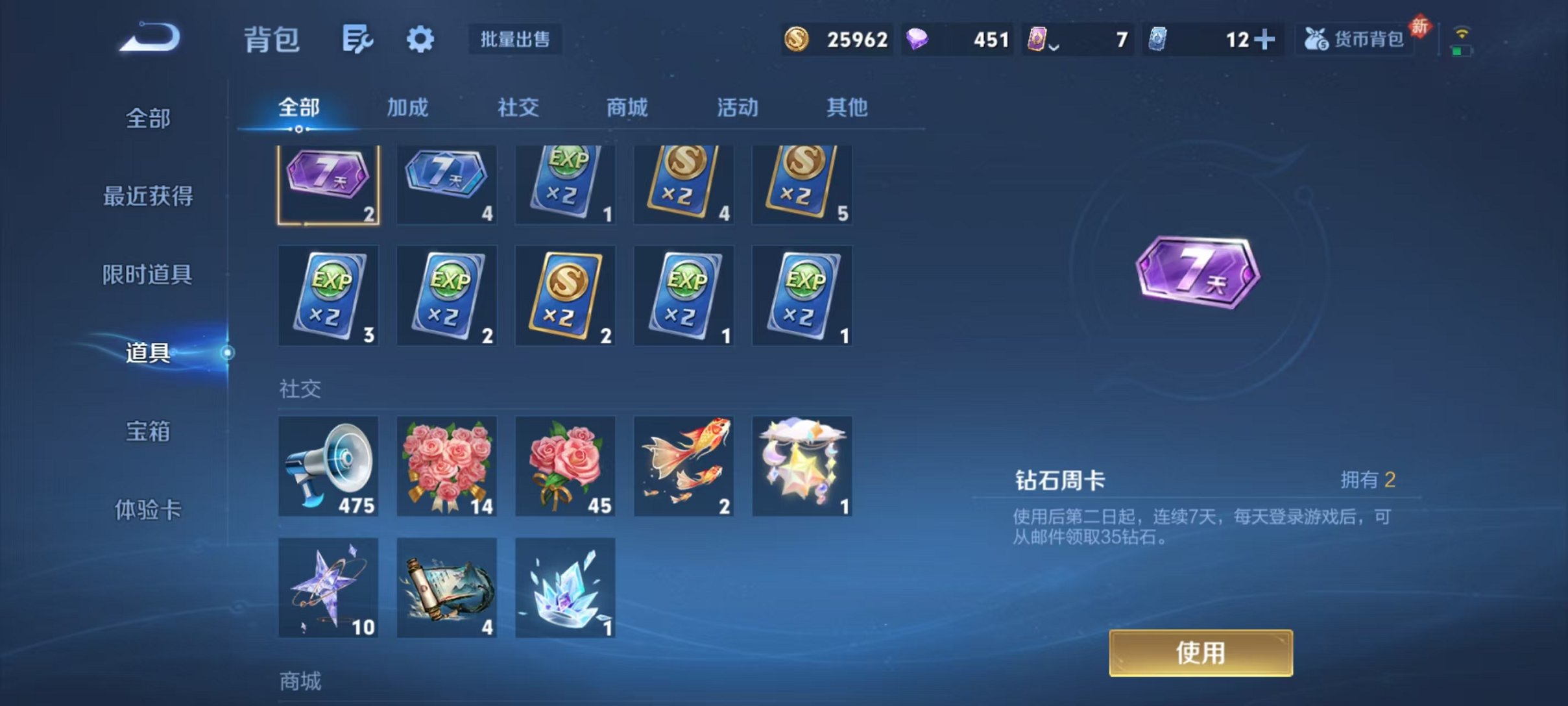This screenshot has width=1568, height=706.
Task: Open the 货币背包 currency bag icon
Action: 1354,39
